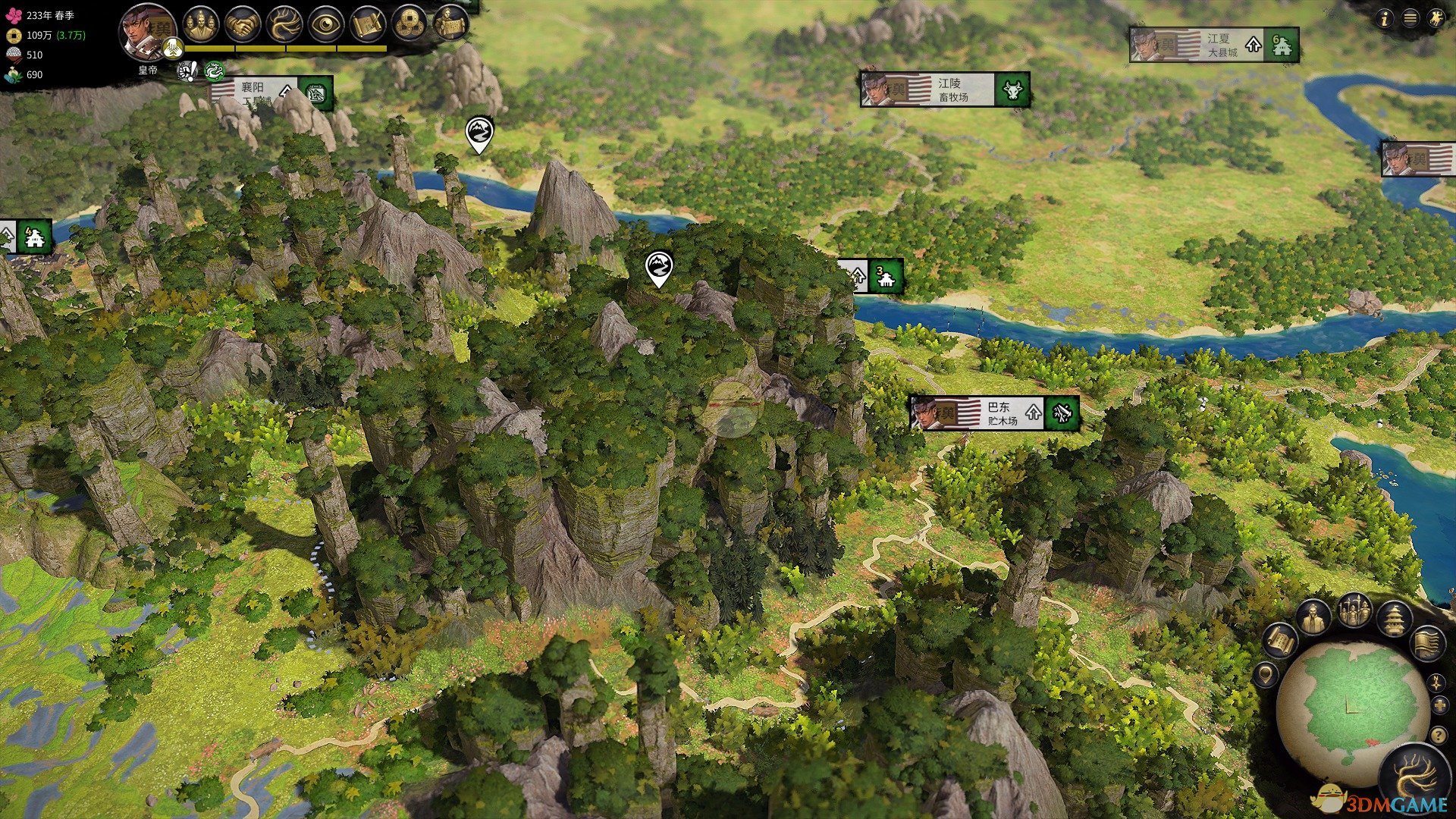Open the spy network eye icon

coord(326,25)
